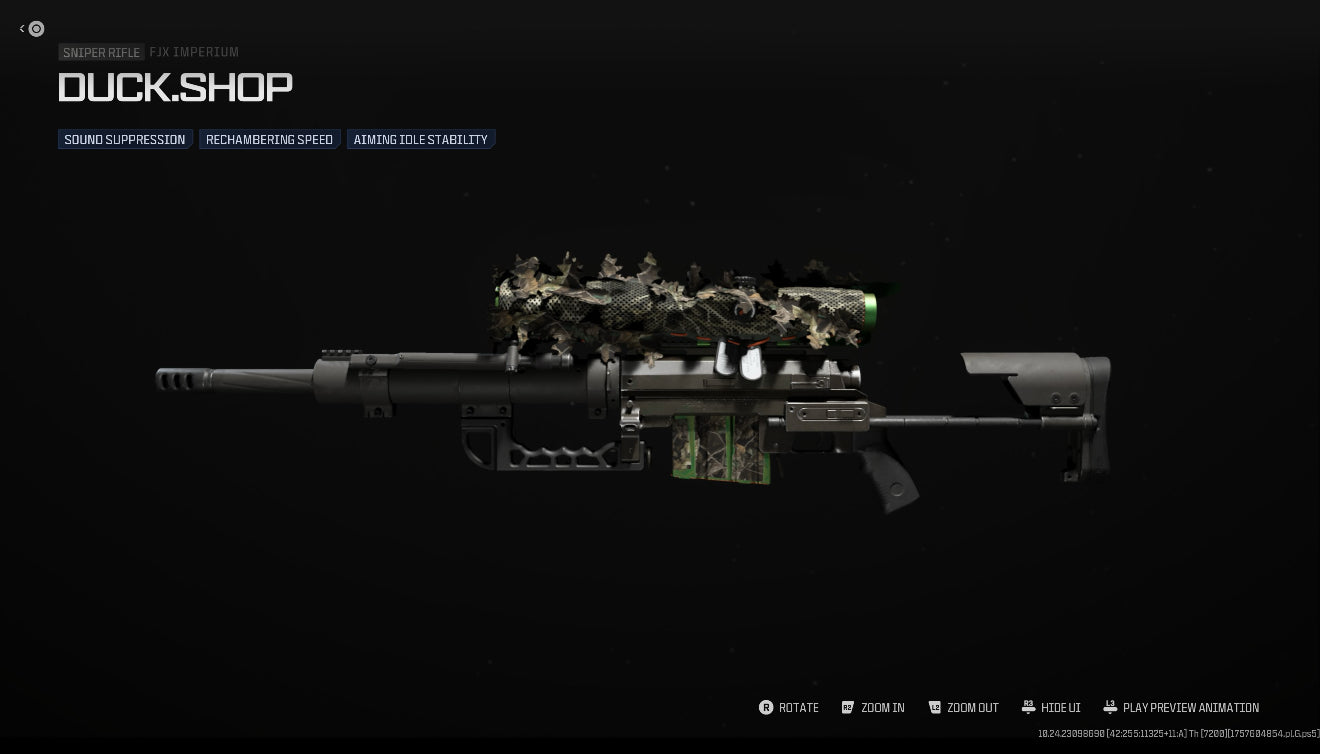
Task: Select the L2 Zoom Out button icon
Action: [x=936, y=708]
